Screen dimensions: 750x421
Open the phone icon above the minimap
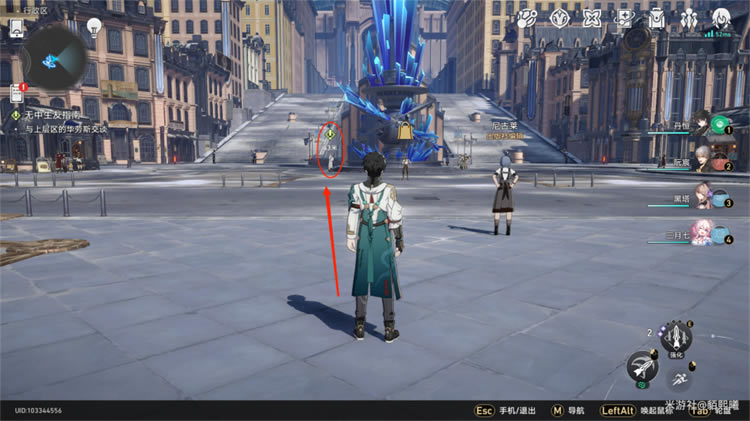pos(17,28)
